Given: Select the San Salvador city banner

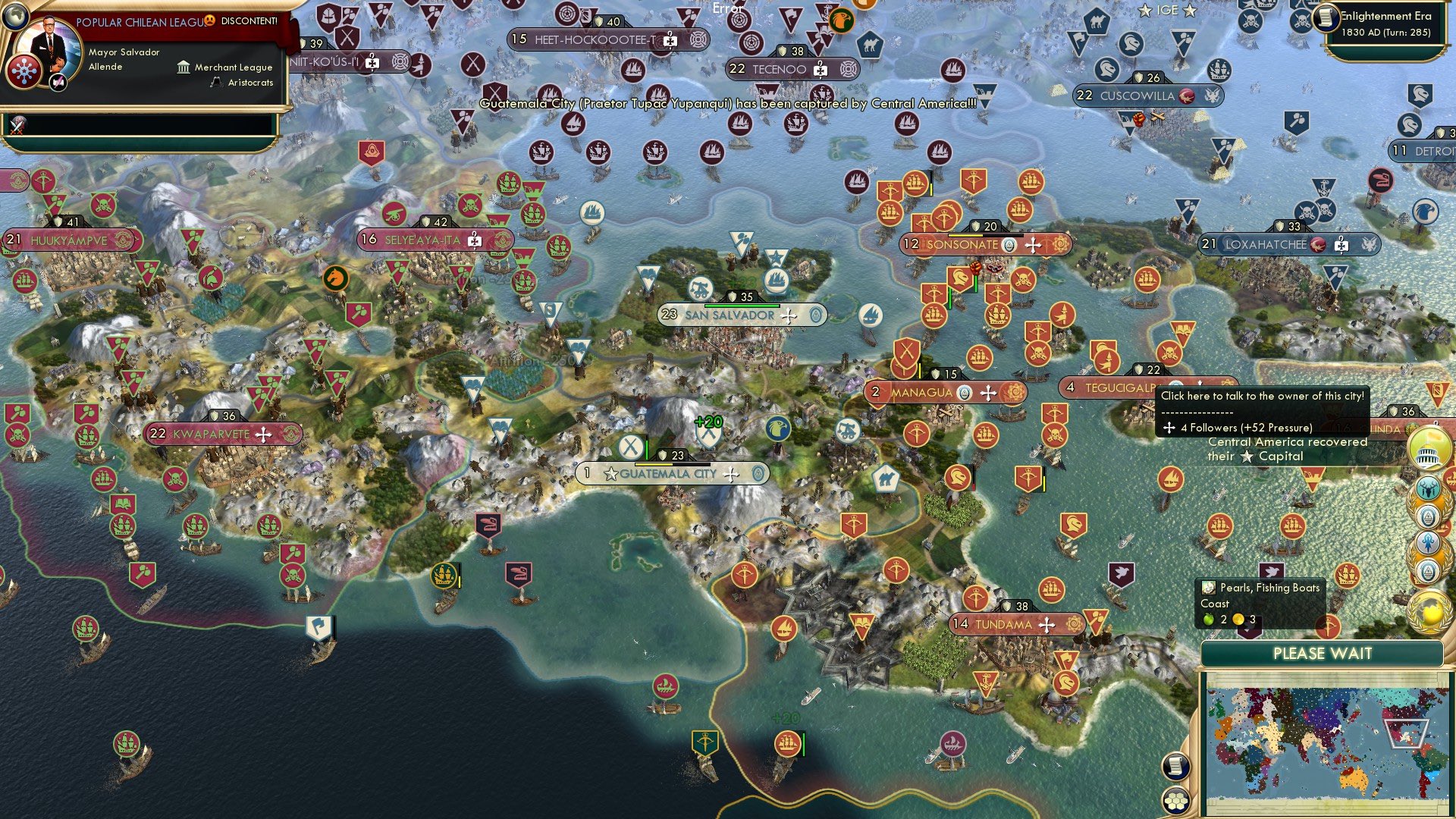Looking at the screenshot, I should coord(728,315).
